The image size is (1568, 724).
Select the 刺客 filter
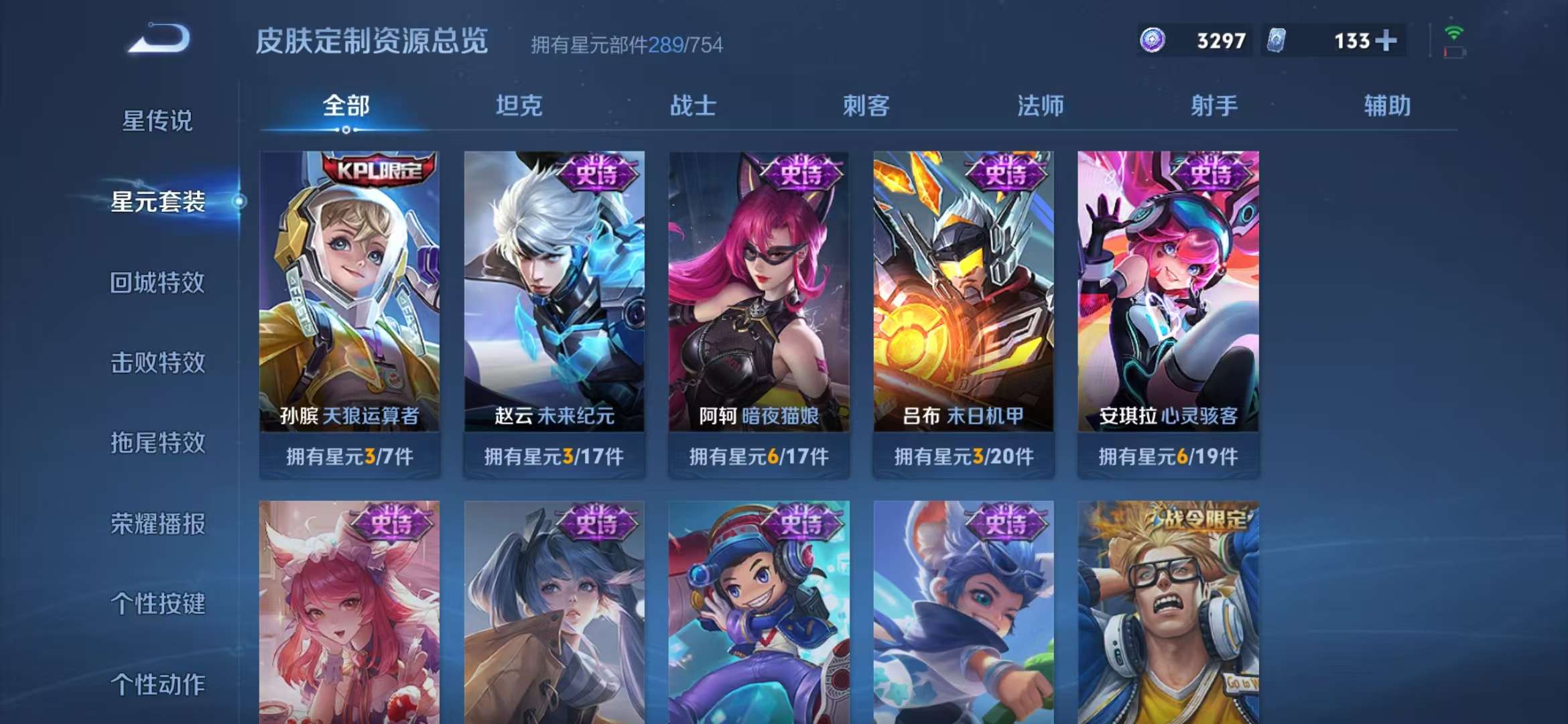tap(867, 105)
